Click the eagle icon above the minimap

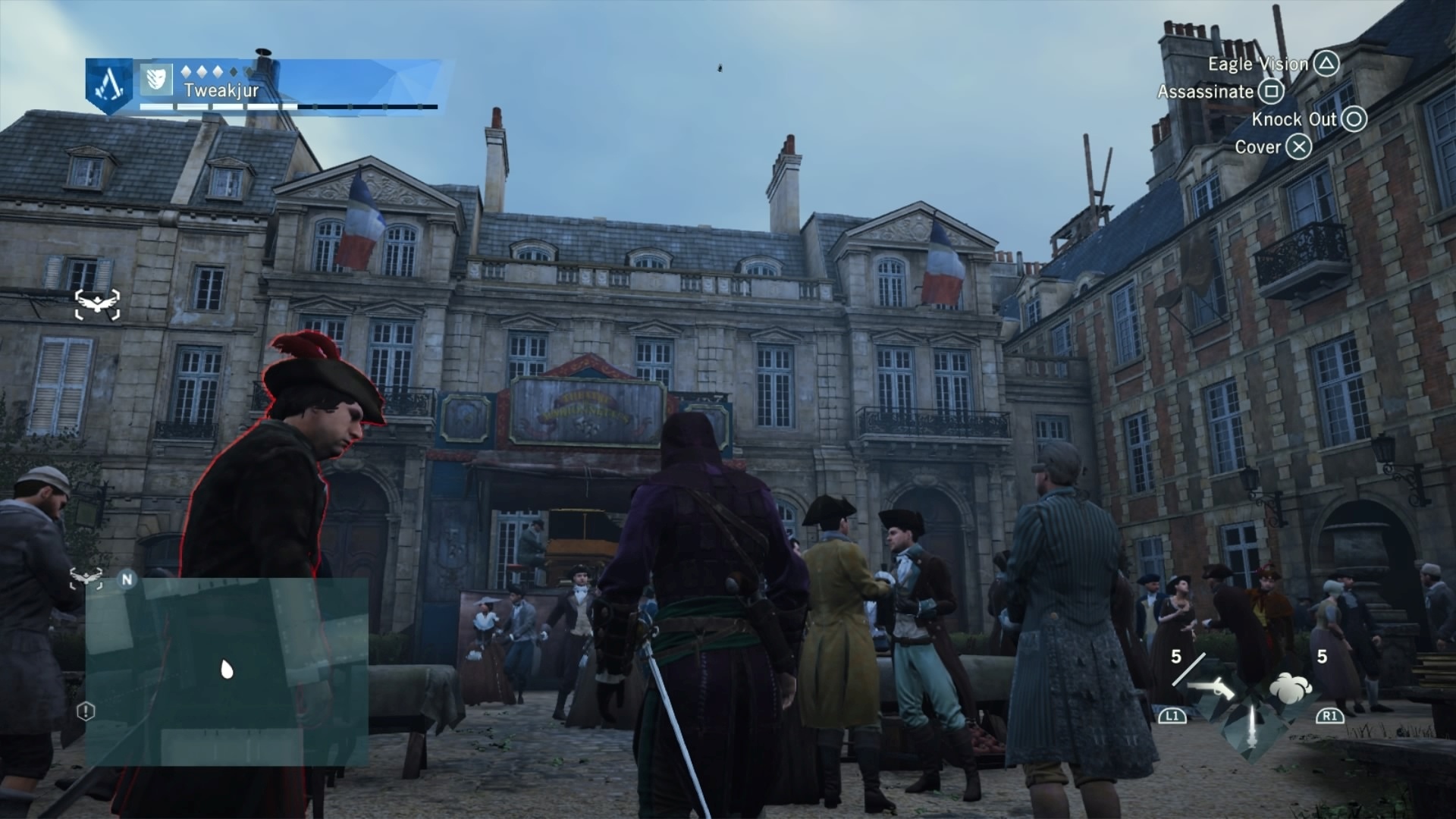coord(86,578)
